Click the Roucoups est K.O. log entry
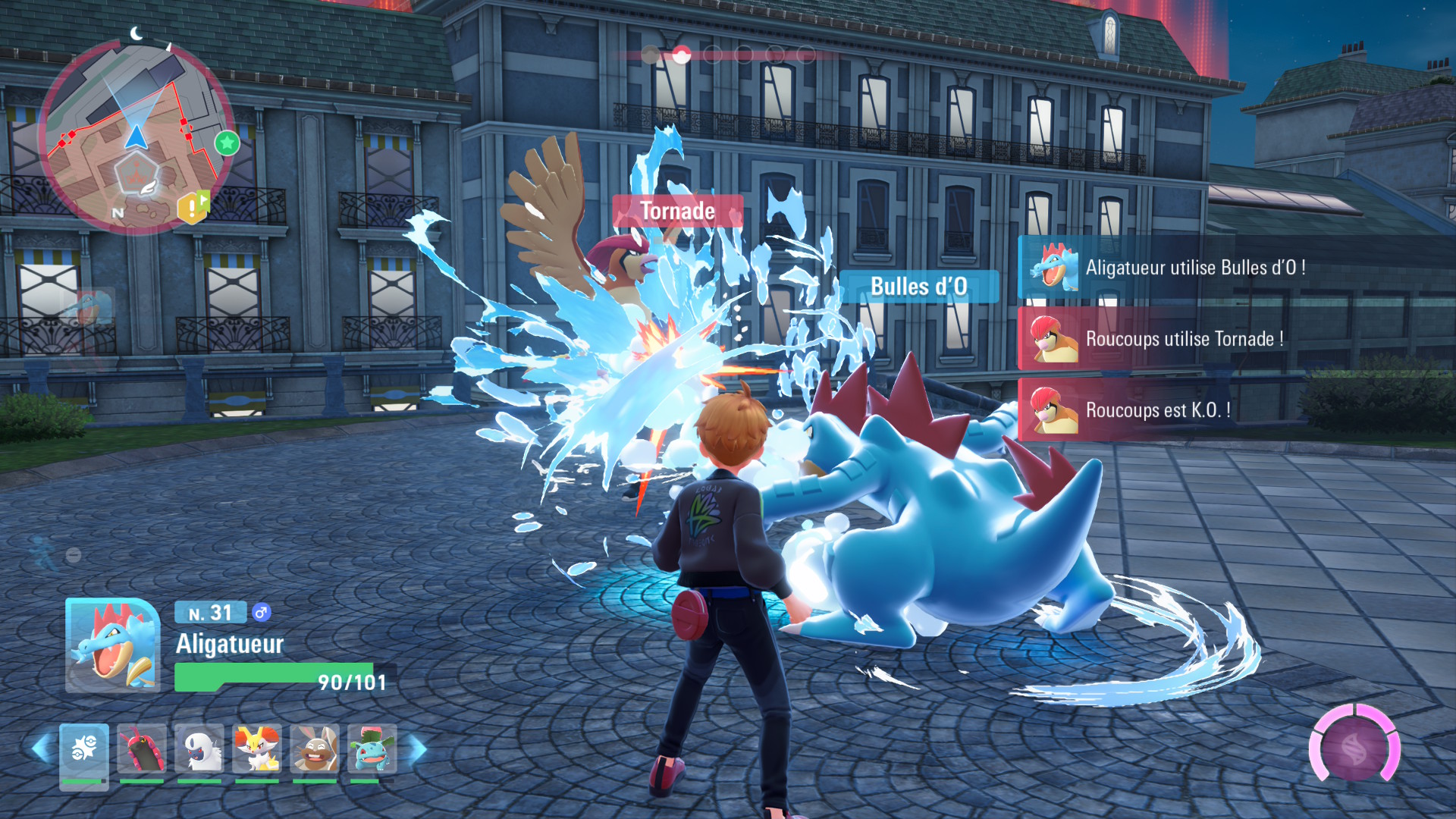Image resolution: width=1456 pixels, height=819 pixels. pyautogui.click(x=1158, y=410)
